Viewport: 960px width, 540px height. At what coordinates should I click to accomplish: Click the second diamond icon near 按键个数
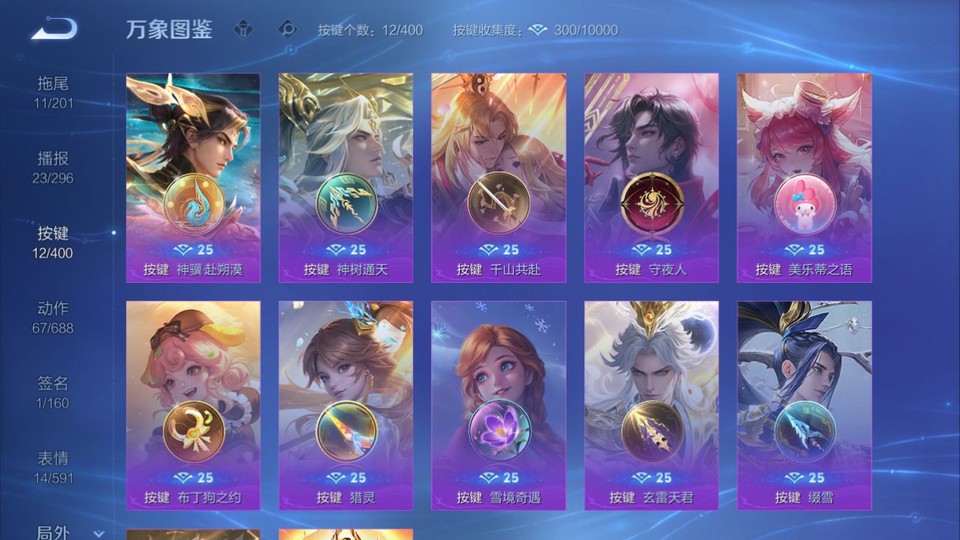288,29
